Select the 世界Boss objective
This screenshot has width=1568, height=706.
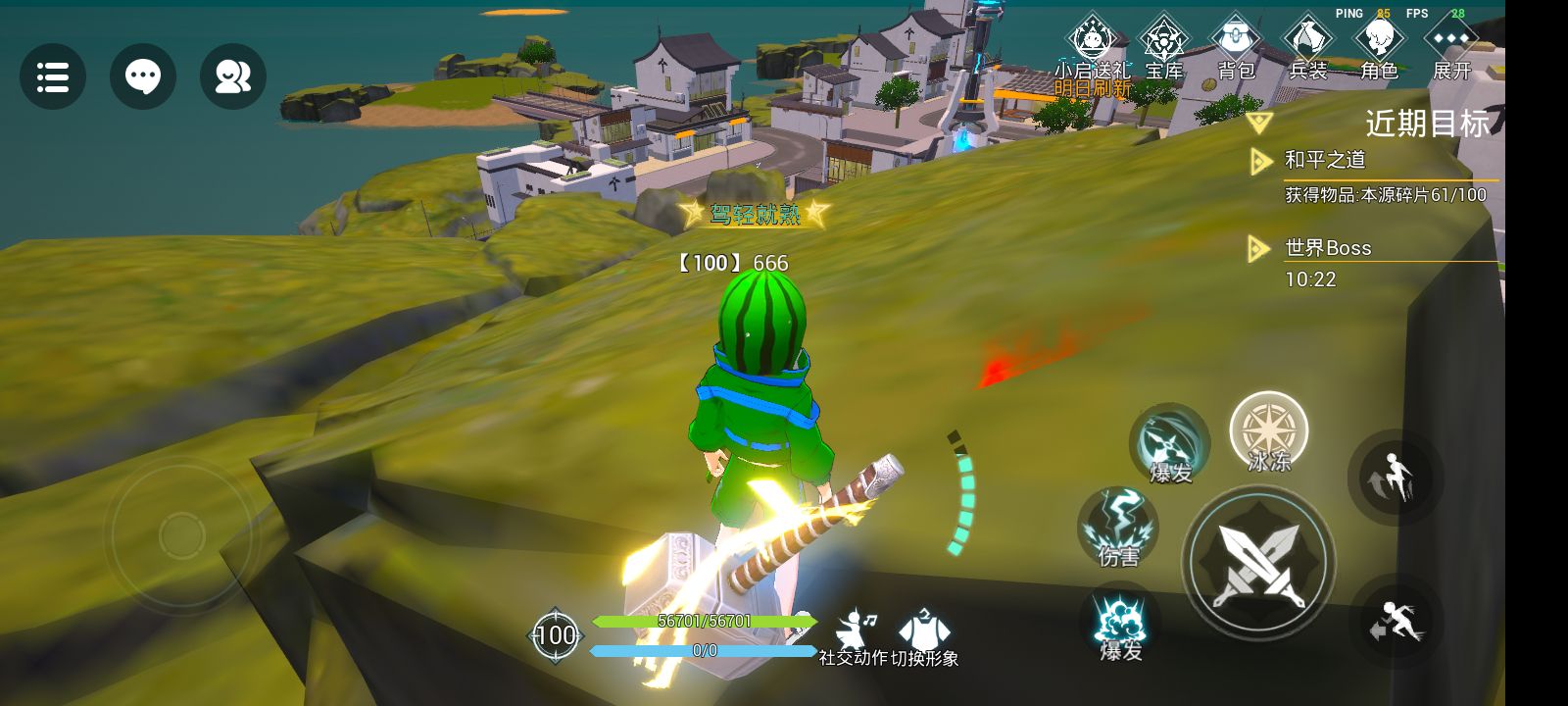tap(1328, 248)
